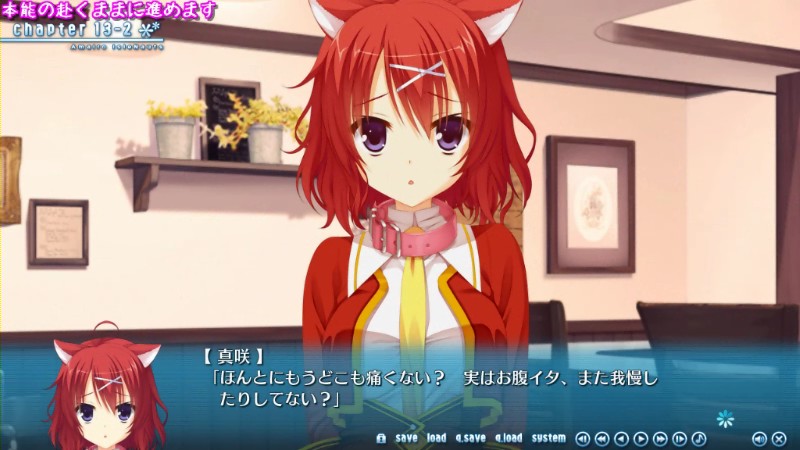Toggle sound with the speaker icon

pyautogui.click(x=759, y=438)
